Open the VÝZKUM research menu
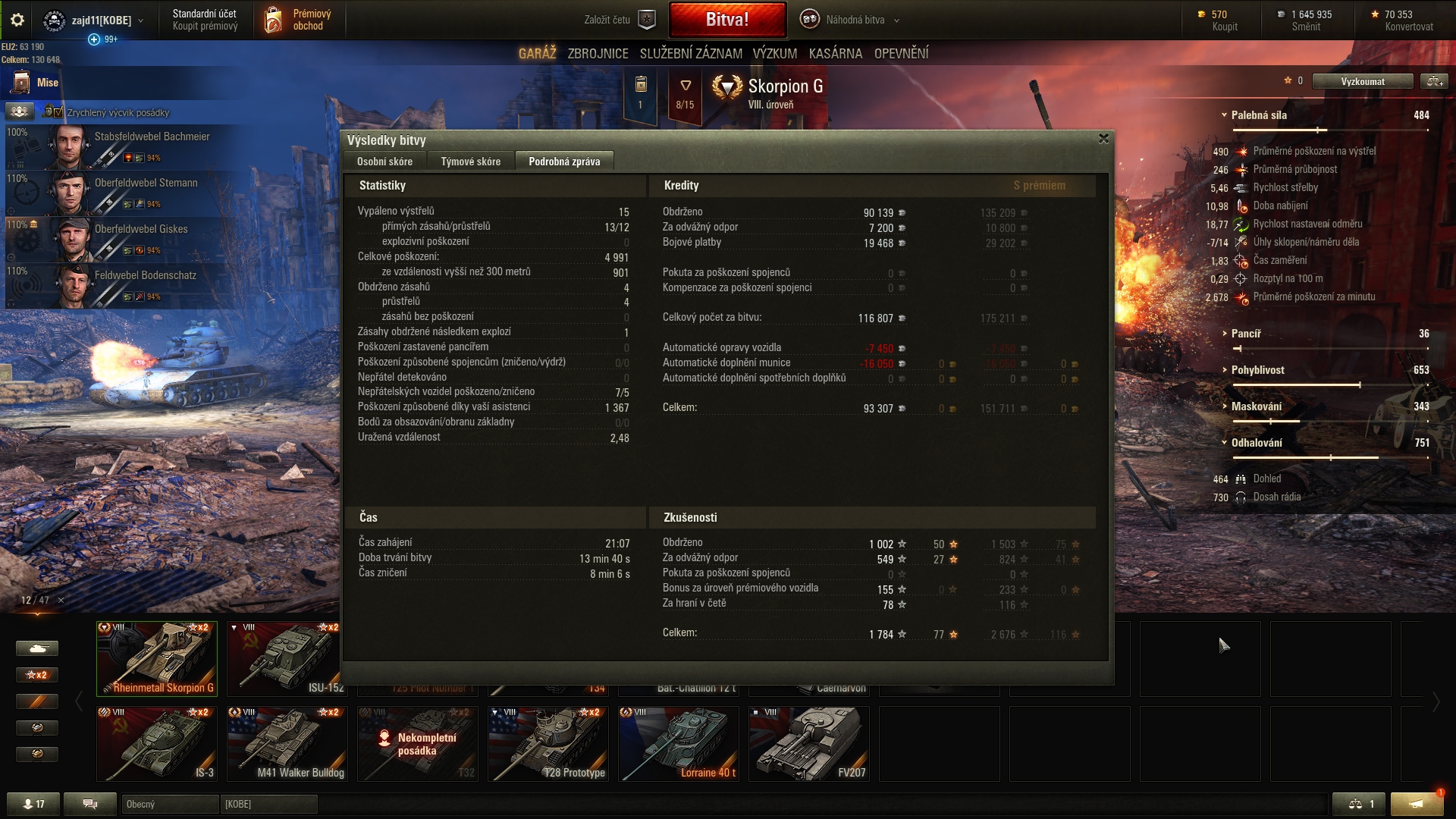The image size is (1456, 819). (x=774, y=54)
